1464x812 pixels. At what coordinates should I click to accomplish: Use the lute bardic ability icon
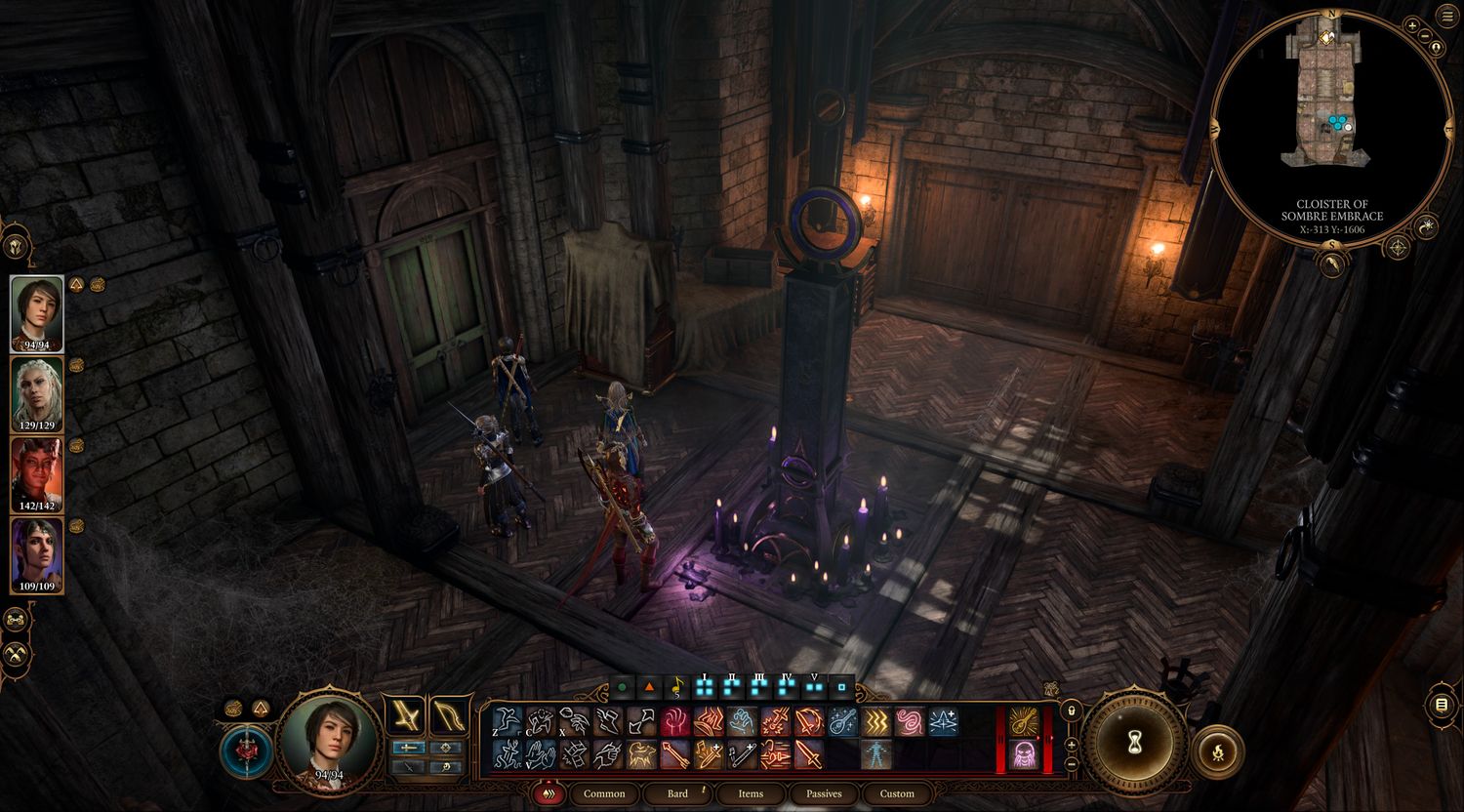point(843,721)
